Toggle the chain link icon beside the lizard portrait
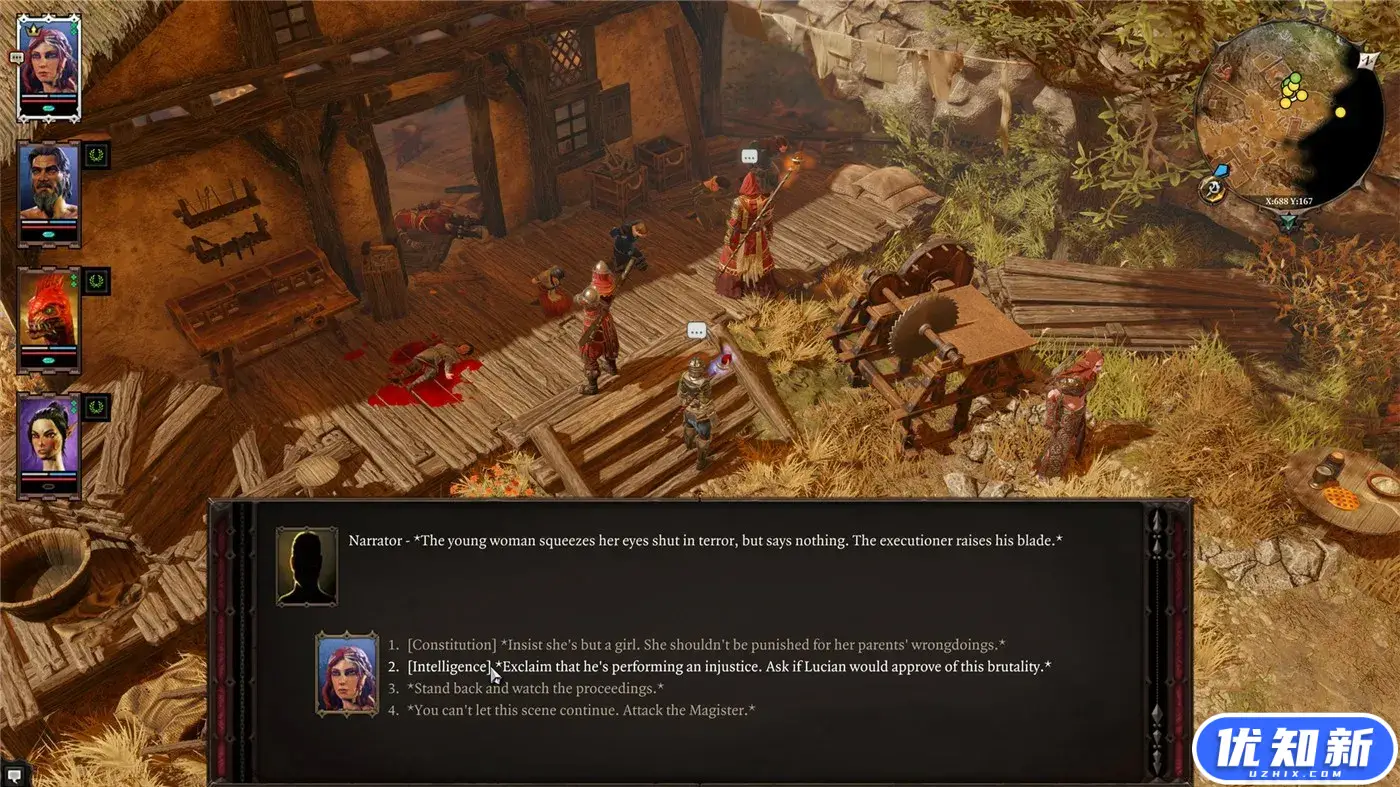The image size is (1400, 787). click(95, 282)
